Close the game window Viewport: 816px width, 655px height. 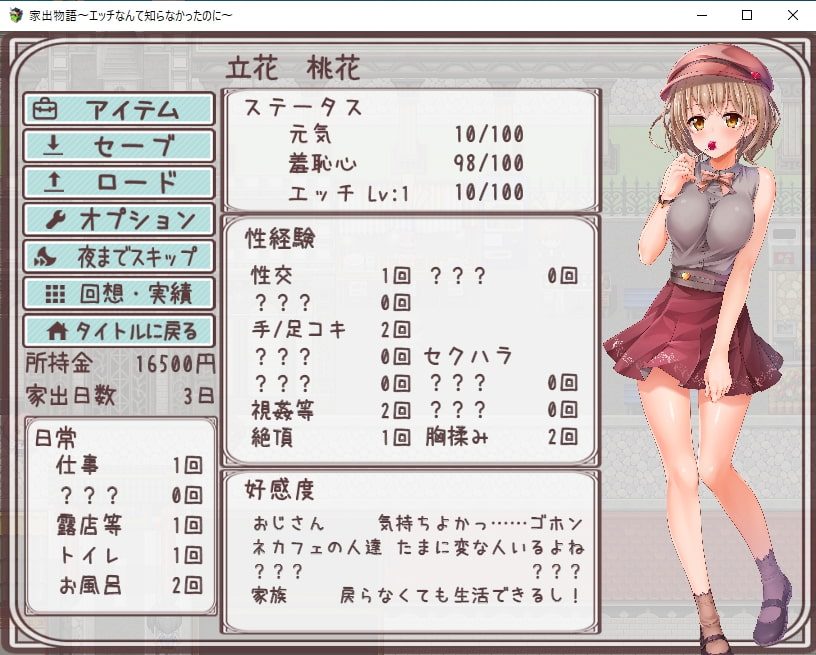[792, 15]
